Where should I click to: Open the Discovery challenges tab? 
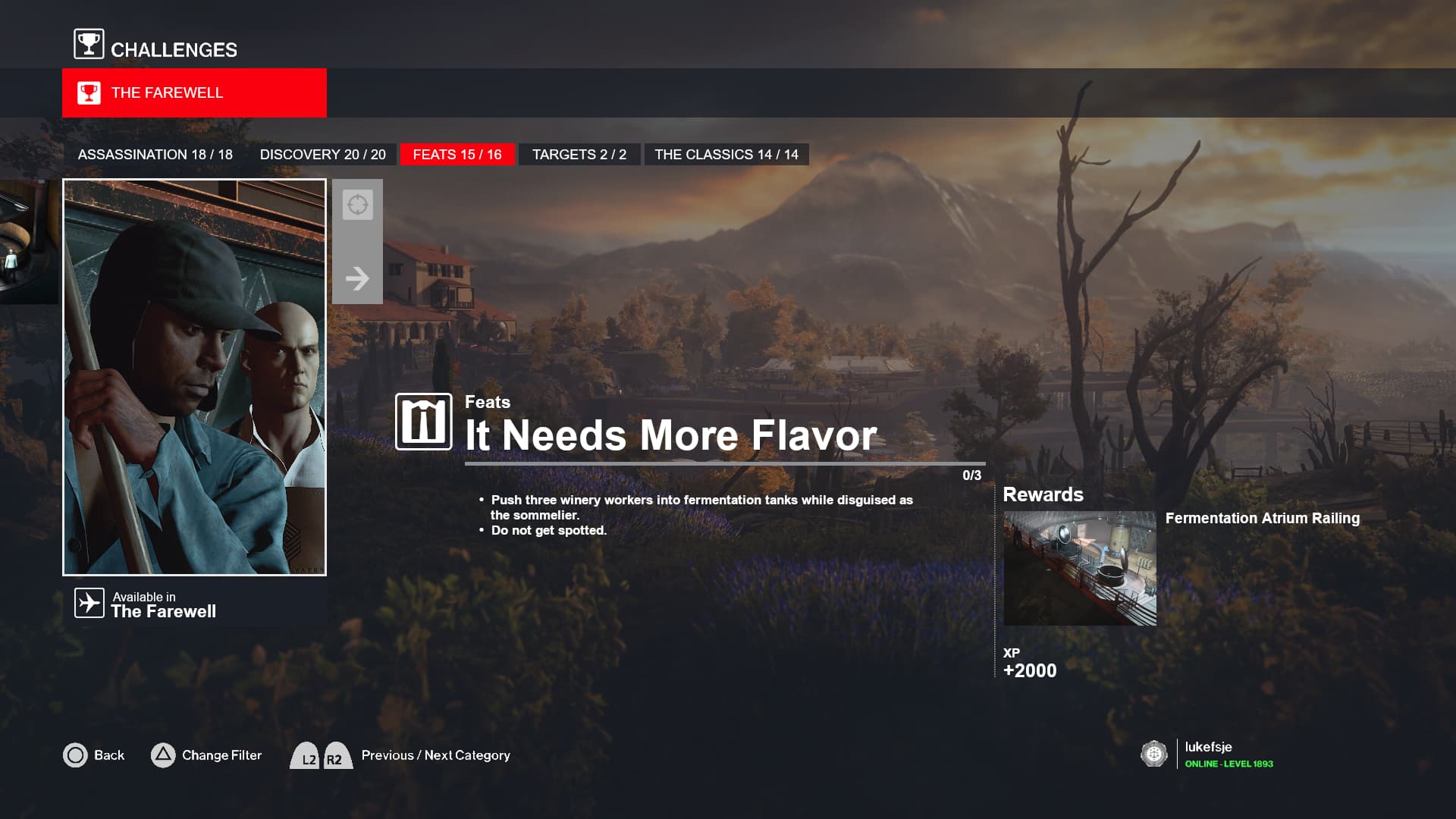322,155
